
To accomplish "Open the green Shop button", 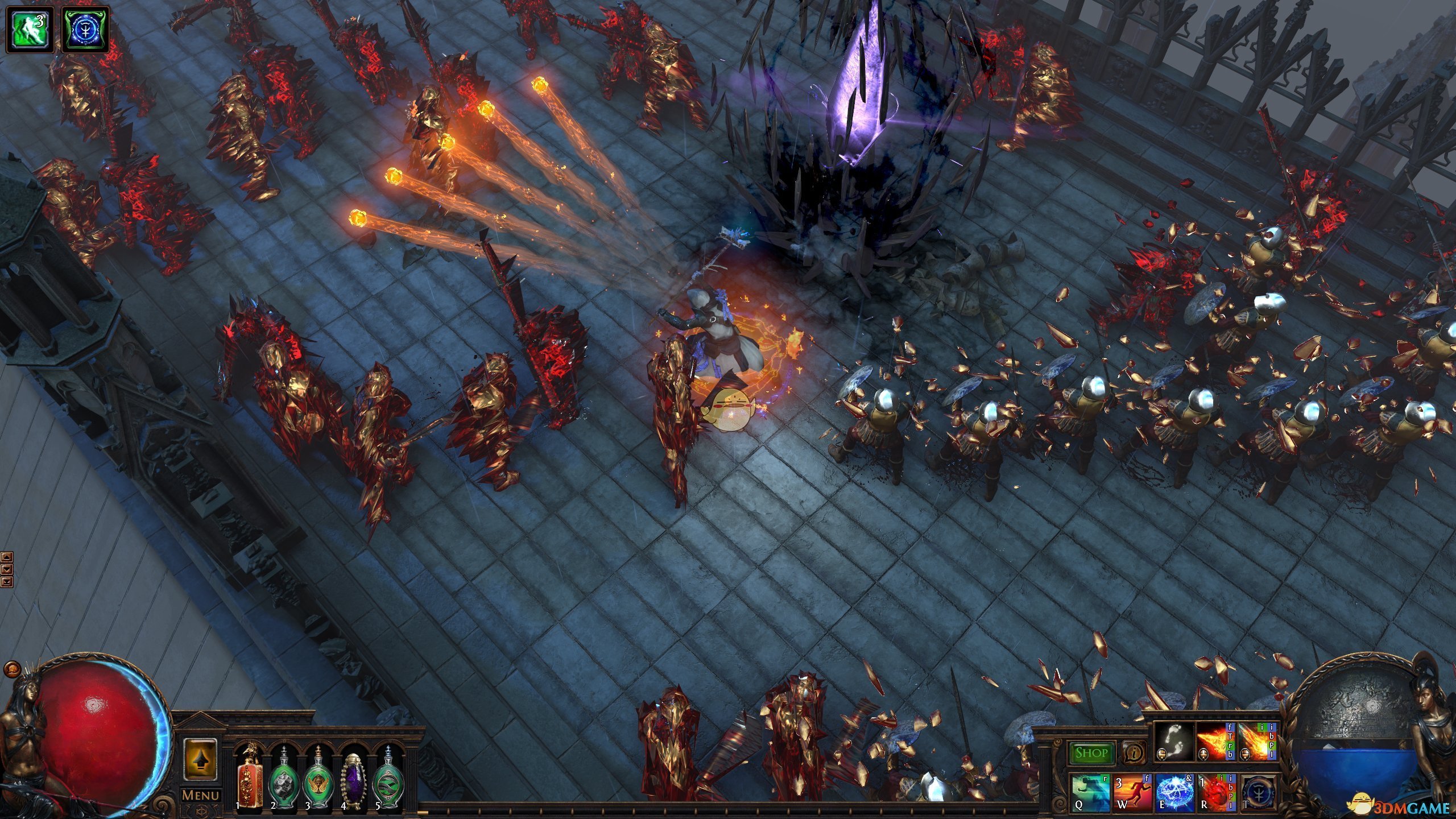I will 1091,753.
